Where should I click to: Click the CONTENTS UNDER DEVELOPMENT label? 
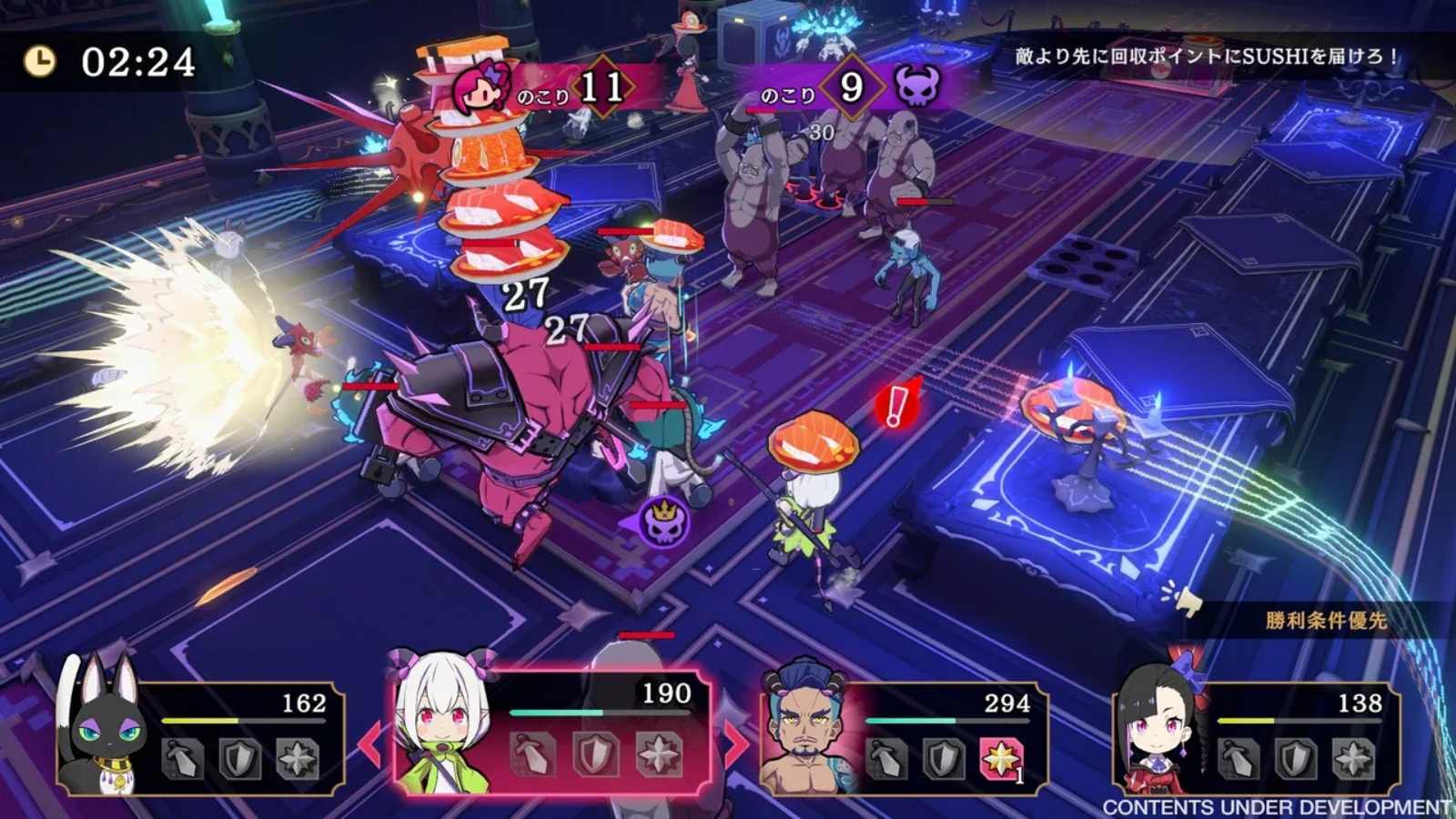click(1272, 805)
